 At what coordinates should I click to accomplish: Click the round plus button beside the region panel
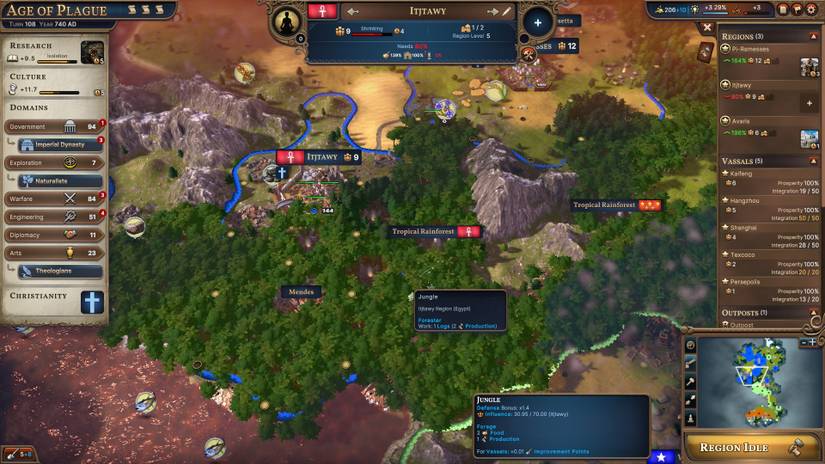tap(537, 22)
